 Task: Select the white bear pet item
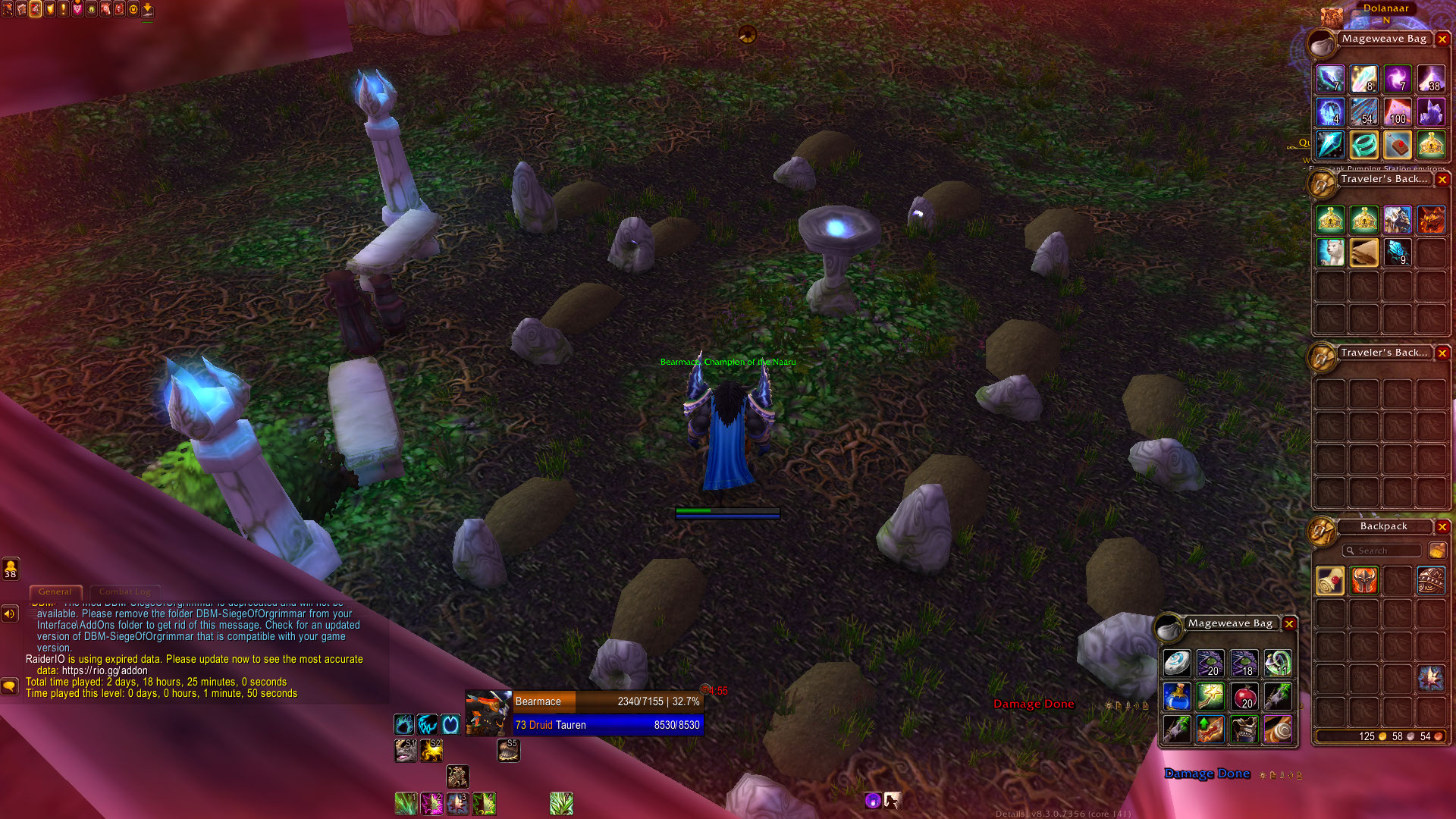click(x=1330, y=252)
